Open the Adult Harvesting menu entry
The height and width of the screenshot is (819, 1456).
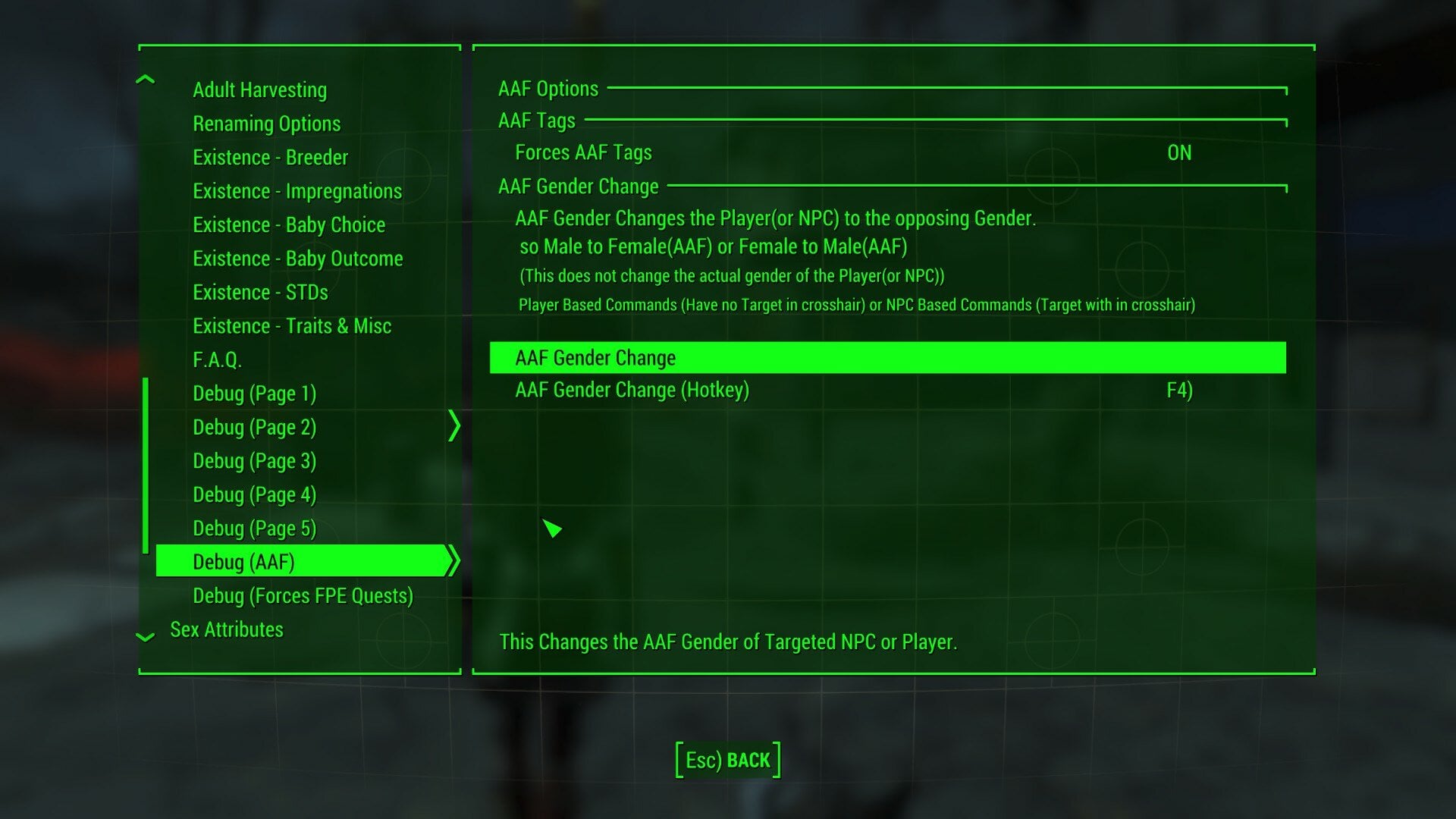coord(259,90)
